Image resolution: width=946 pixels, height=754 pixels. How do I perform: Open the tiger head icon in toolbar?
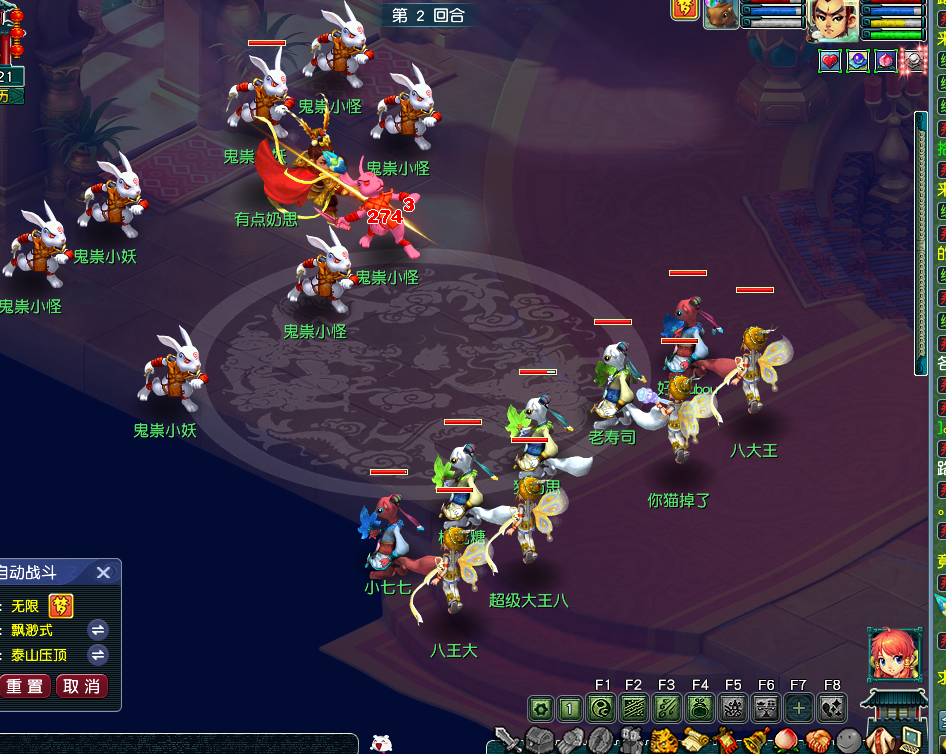point(664,741)
